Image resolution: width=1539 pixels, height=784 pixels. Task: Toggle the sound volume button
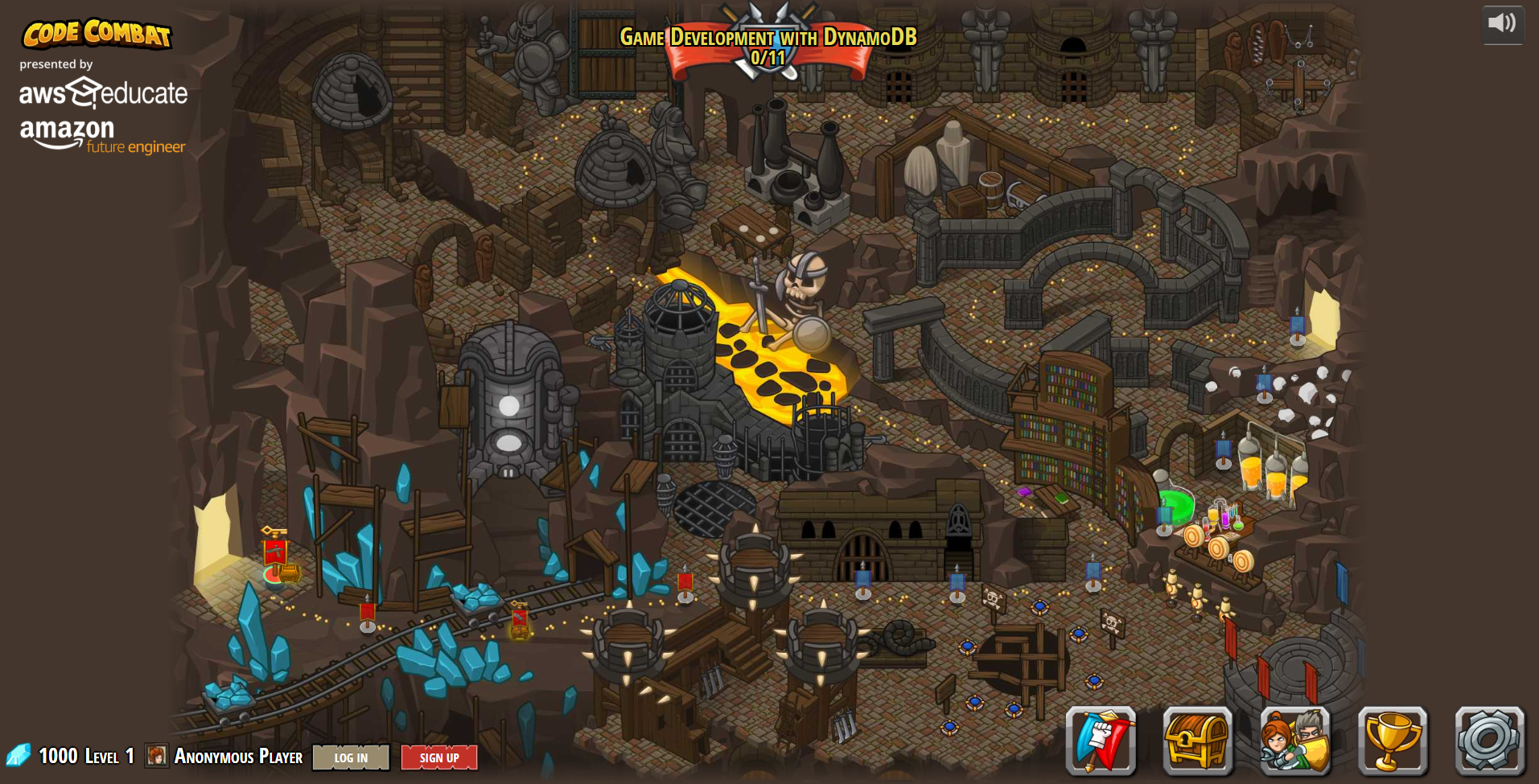pyautogui.click(x=1502, y=23)
